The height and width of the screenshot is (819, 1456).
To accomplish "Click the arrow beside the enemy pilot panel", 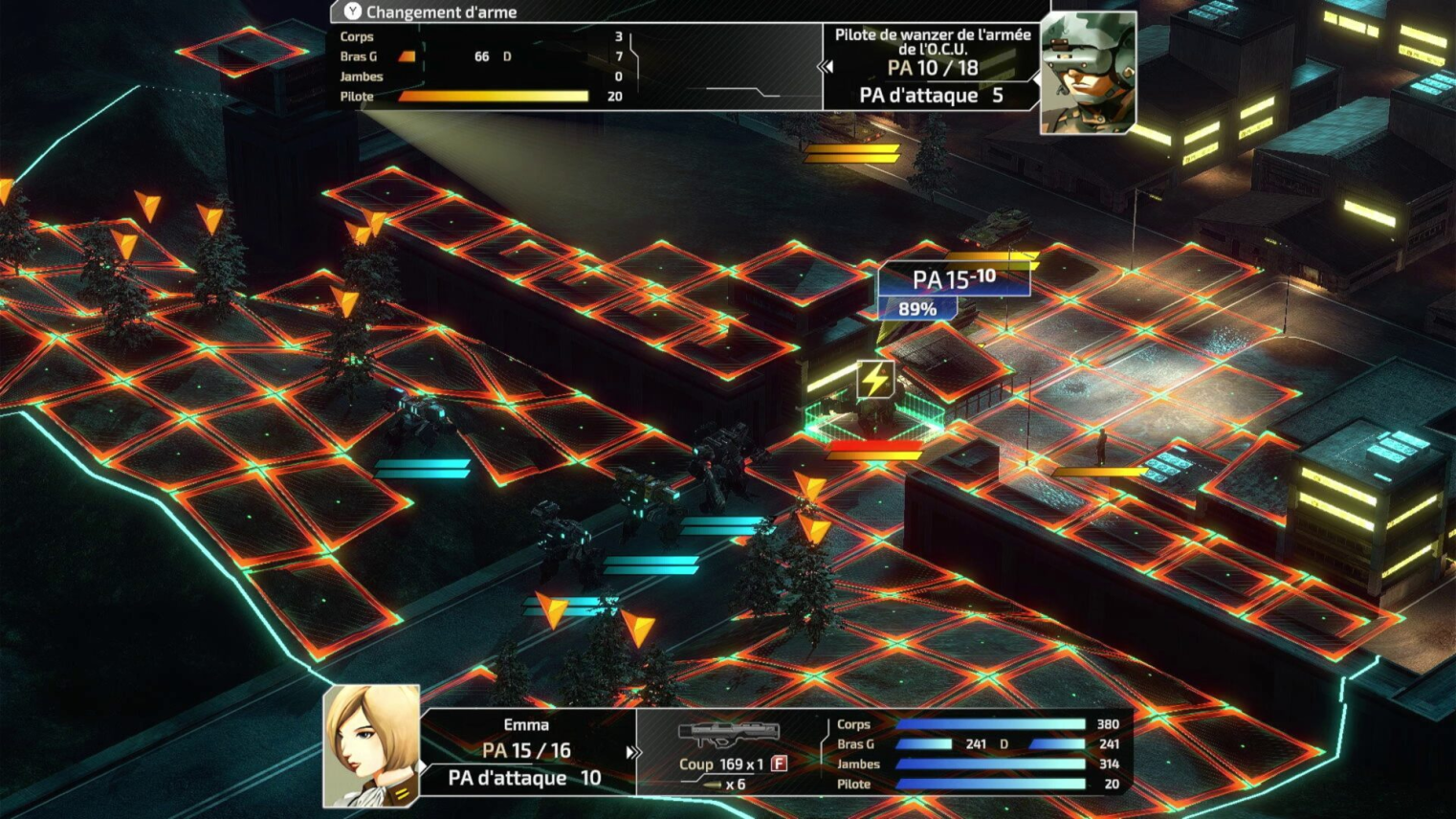I will coord(826,67).
